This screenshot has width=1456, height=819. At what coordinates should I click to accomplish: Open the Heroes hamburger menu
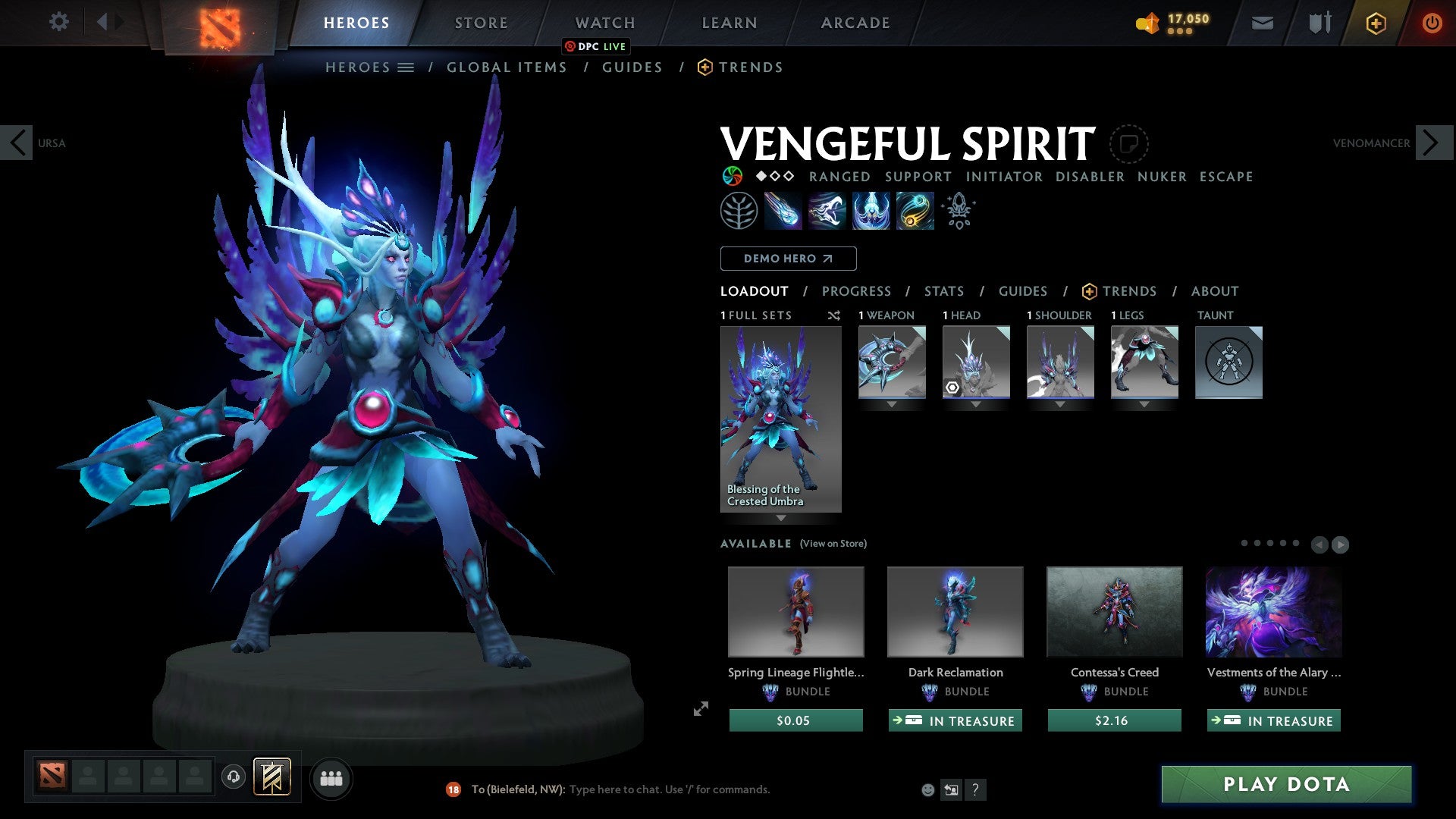(406, 67)
